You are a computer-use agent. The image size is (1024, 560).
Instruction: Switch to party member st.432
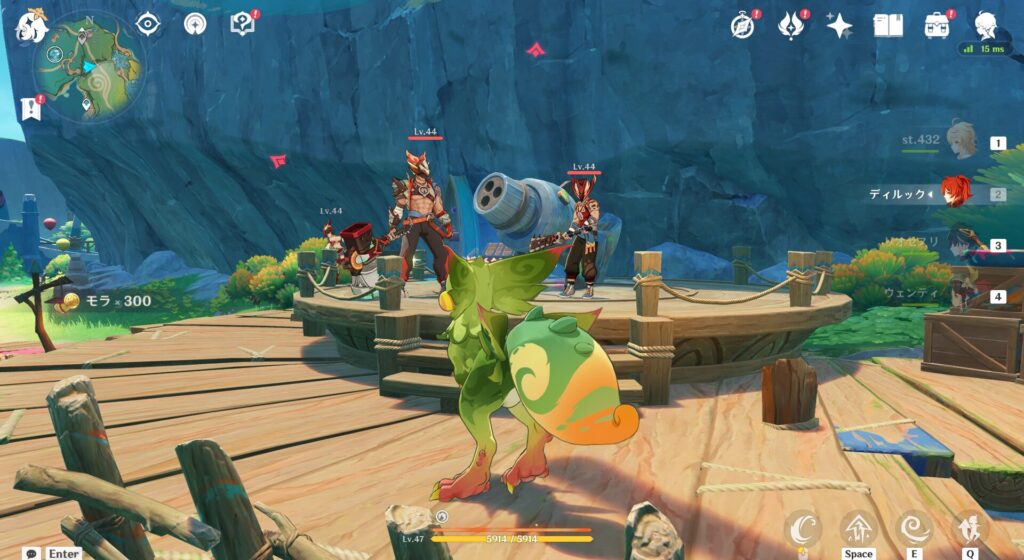pos(960,142)
